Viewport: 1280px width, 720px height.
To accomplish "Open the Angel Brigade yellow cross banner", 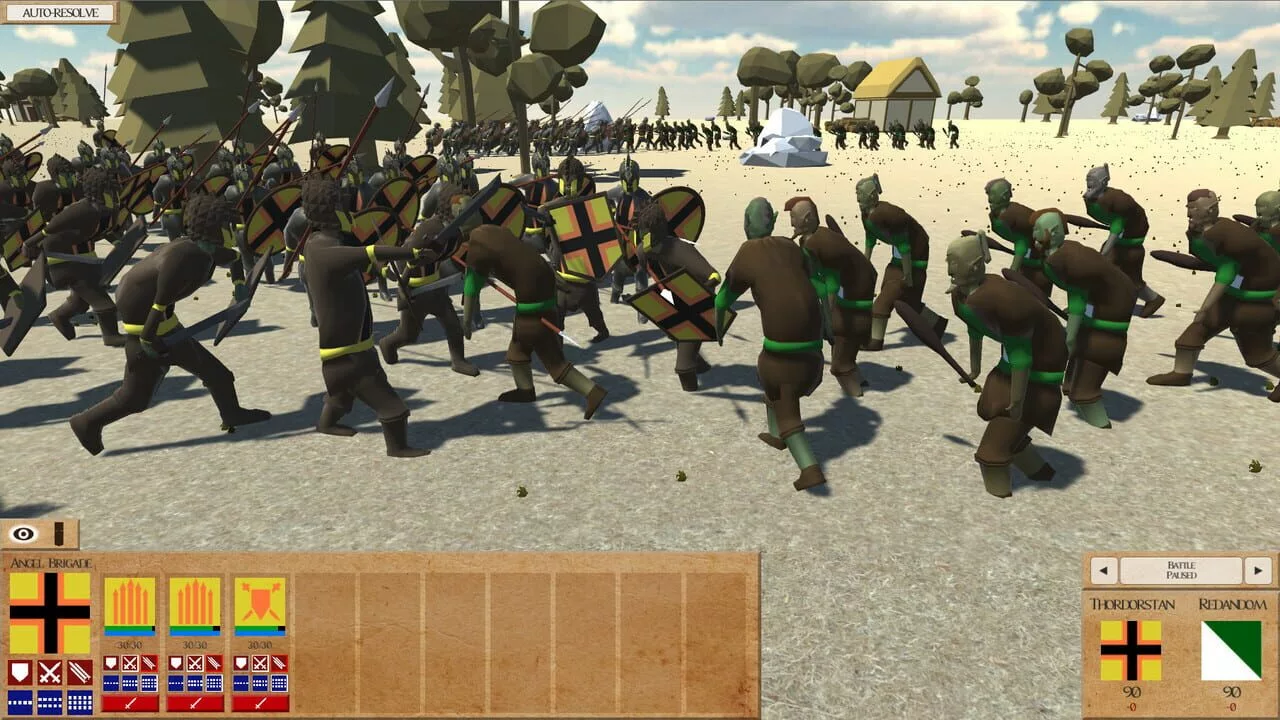I will tap(49, 612).
